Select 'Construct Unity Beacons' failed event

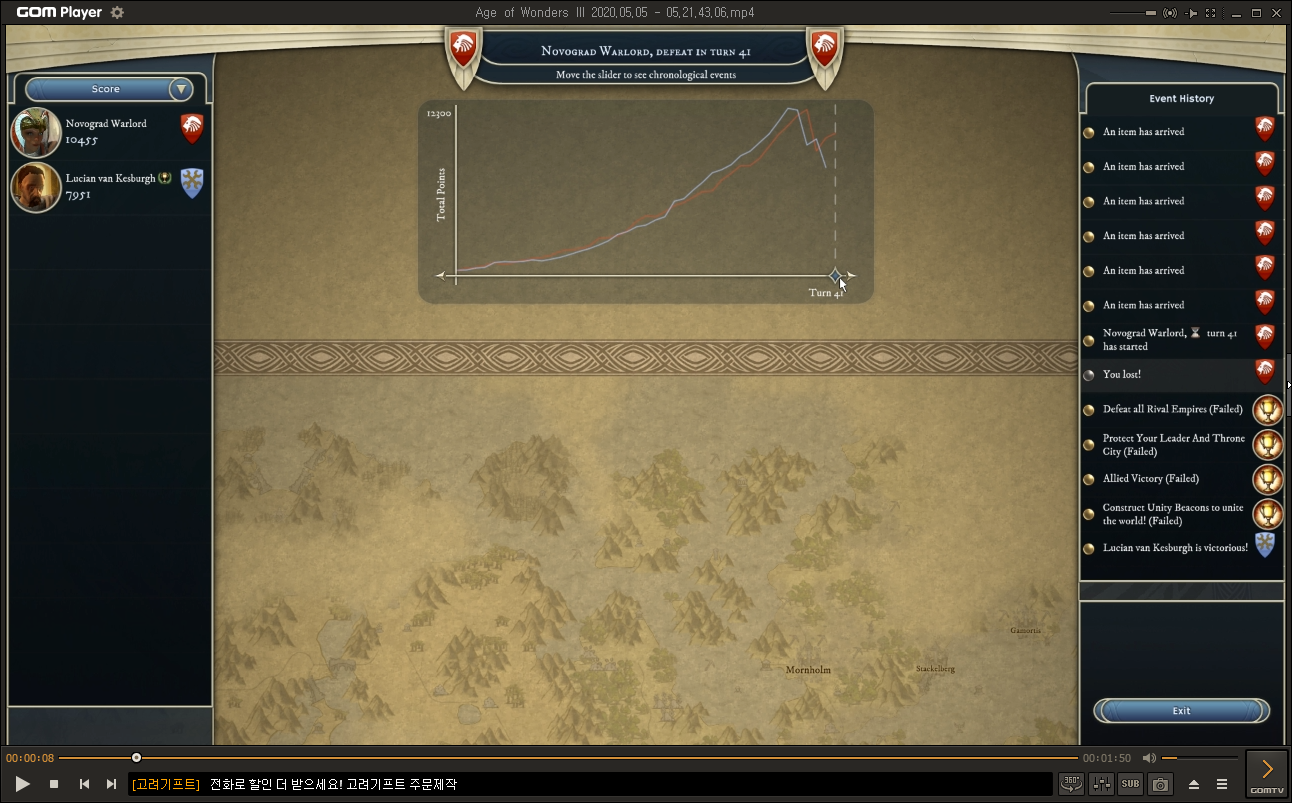(x=1172, y=514)
